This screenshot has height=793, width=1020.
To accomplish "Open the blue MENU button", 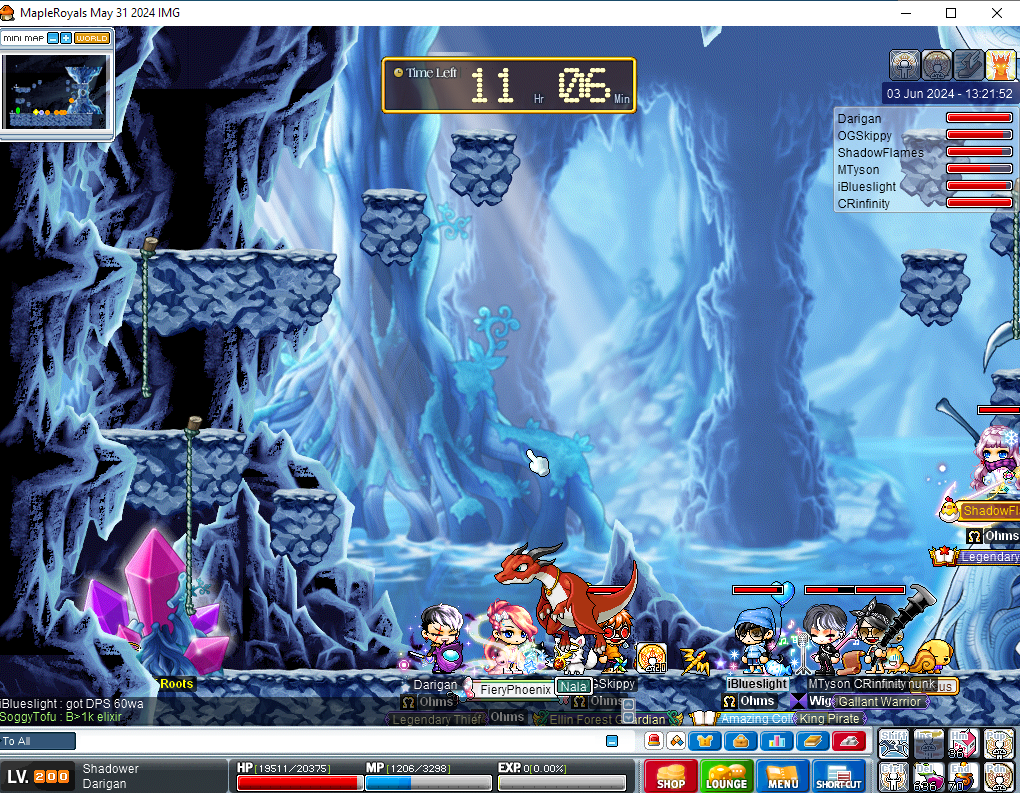I will coord(782,775).
